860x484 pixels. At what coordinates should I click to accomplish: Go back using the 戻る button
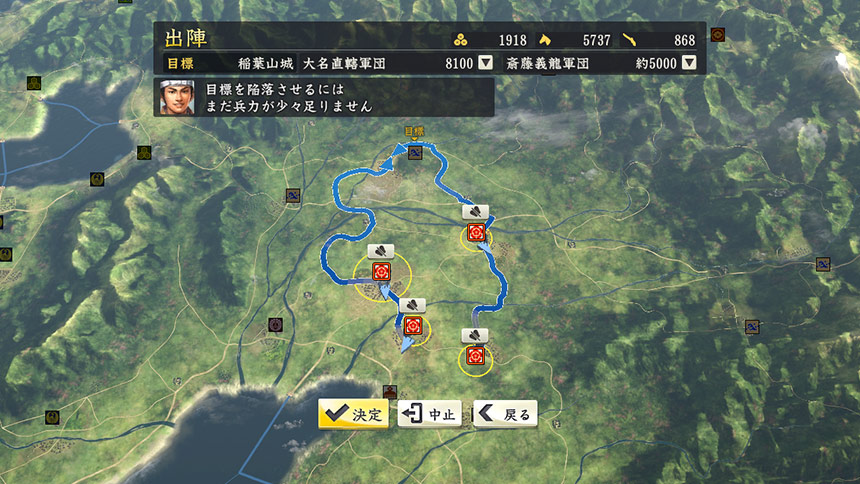coord(505,414)
